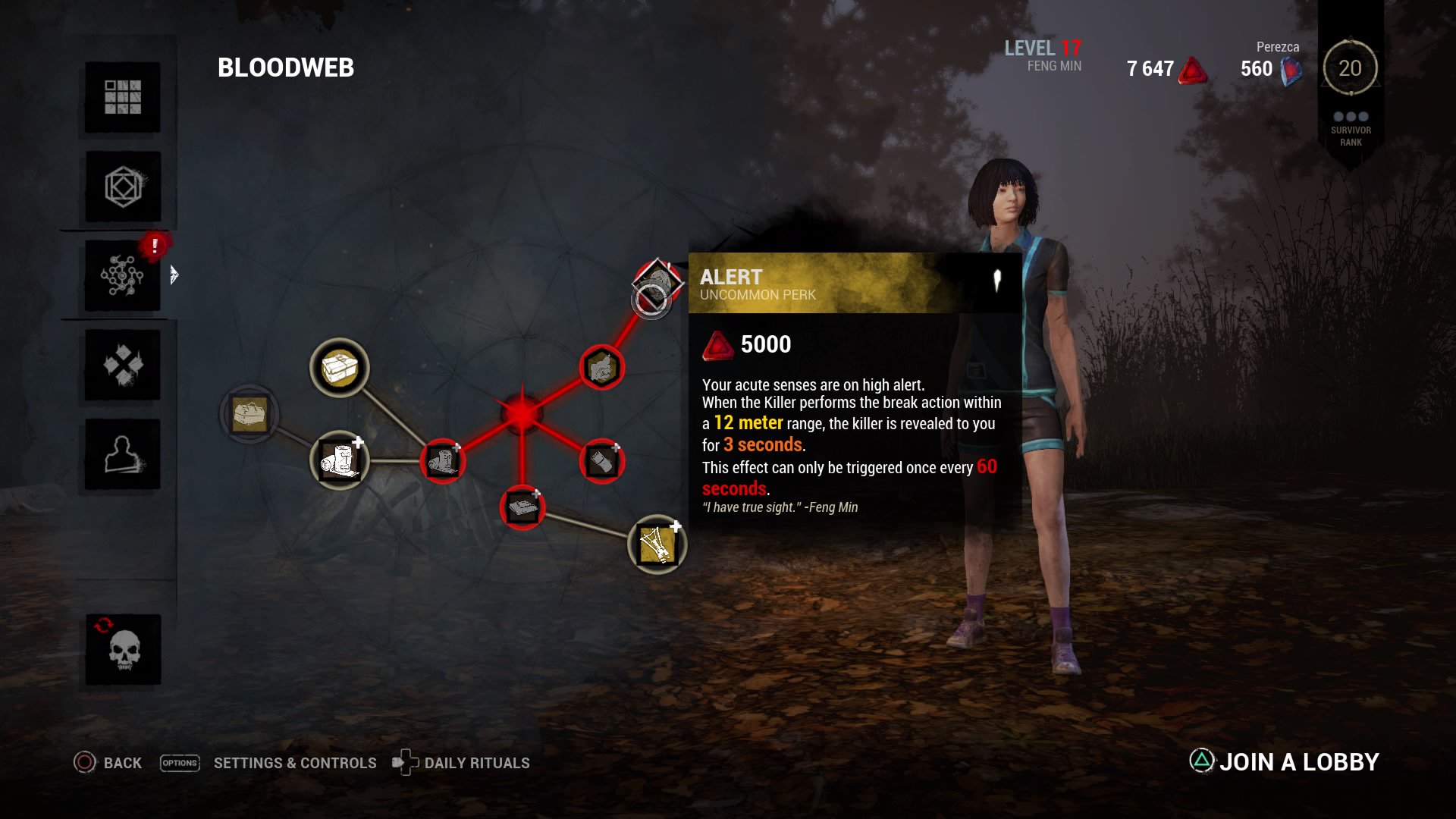Select the roll-of-tape node connecting the red paths
This screenshot has width=1456, height=819.
click(x=444, y=460)
